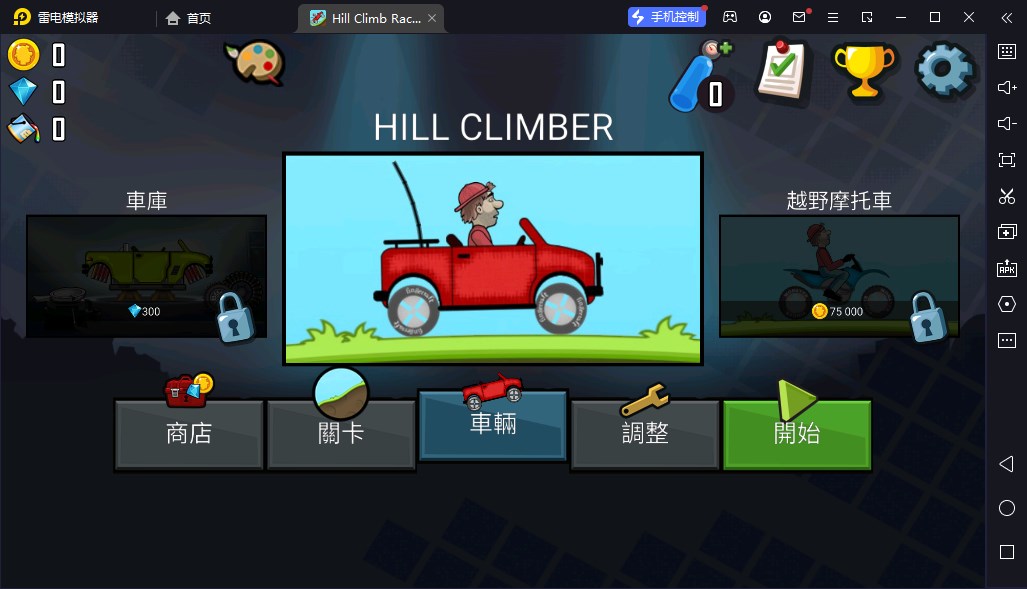Viewport: 1027px width, 589px height.
Task: Open the paint palette customization
Action: [x=255, y=62]
